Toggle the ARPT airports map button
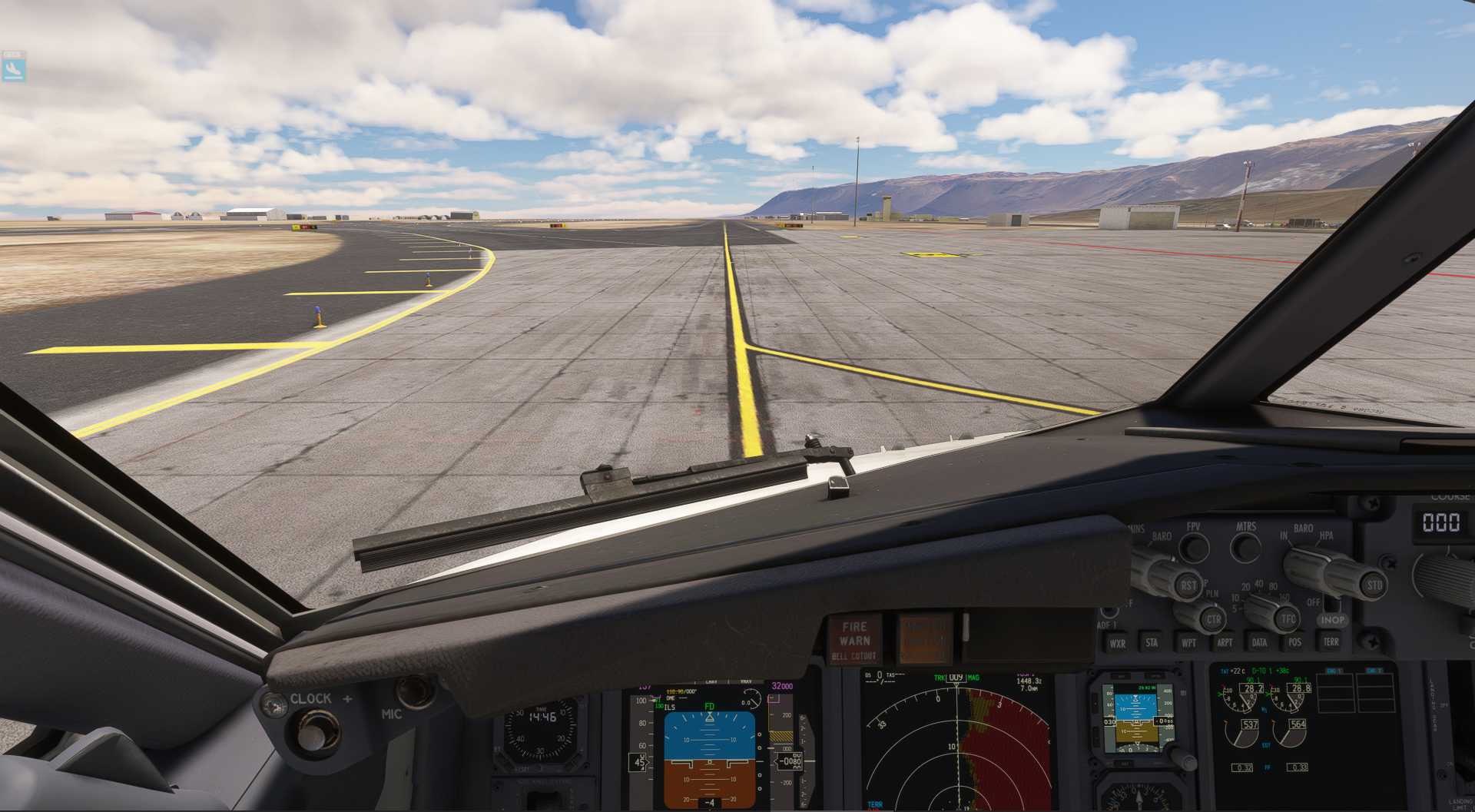The width and height of the screenshot is (1475, 812). pyautogui.click(x=1225, y=642)
